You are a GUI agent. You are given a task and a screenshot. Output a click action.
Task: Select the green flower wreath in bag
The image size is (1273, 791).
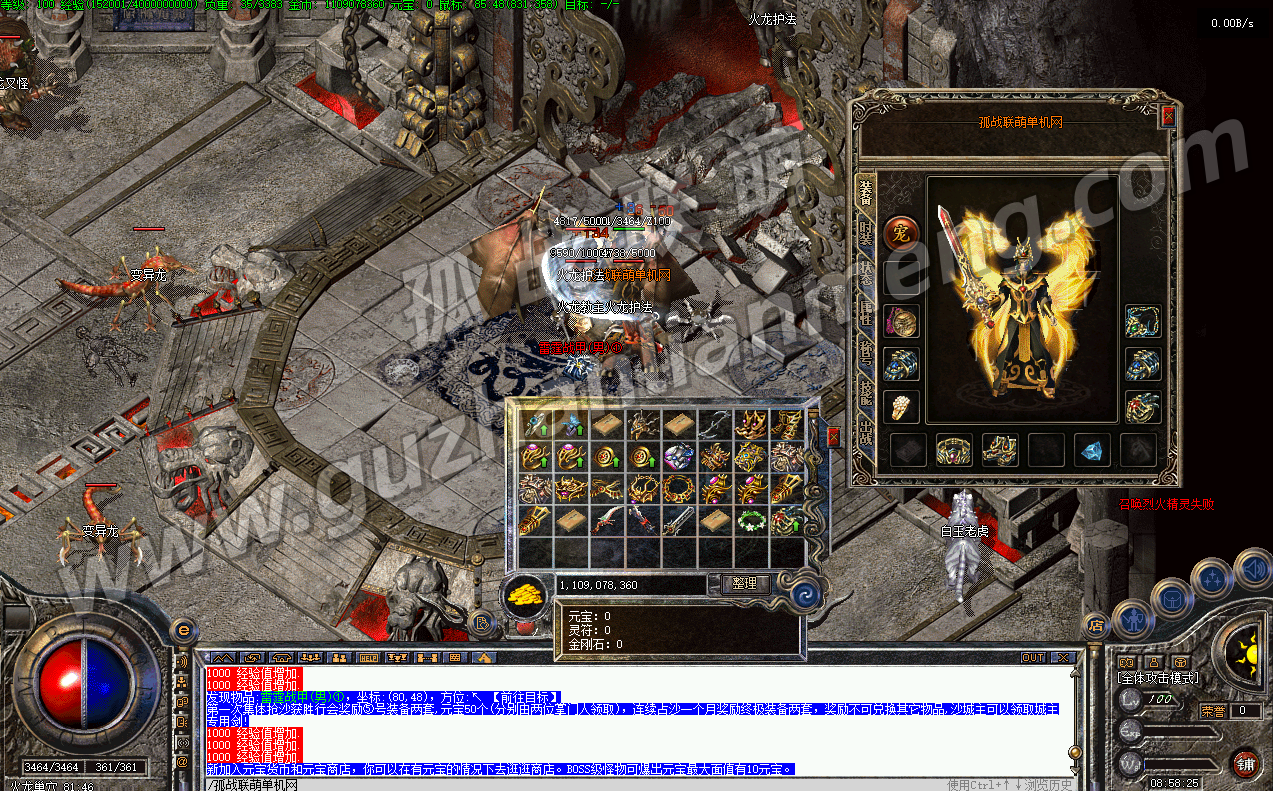(x=751, y=520)
